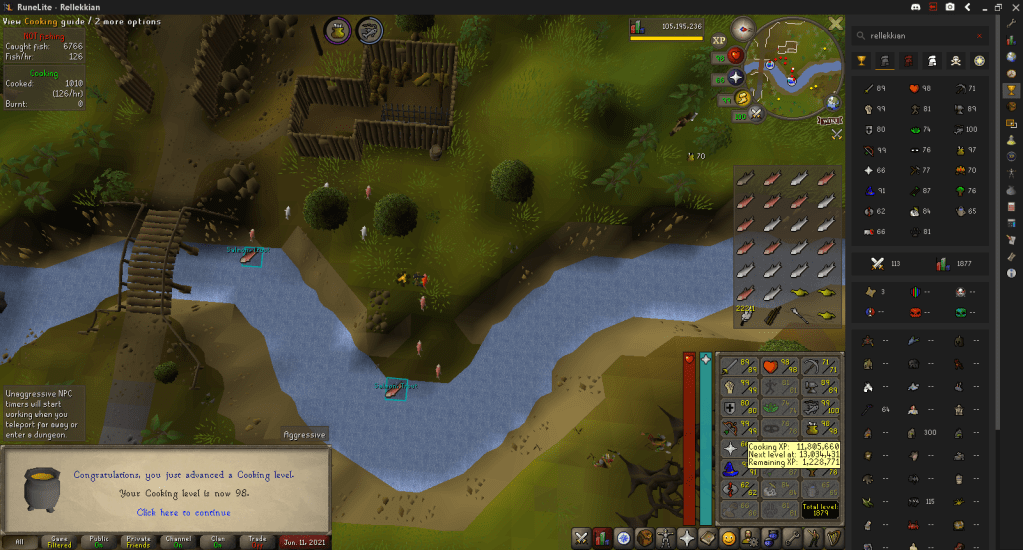Activate the quick-prayers orb
The image size is (1023, 550).
736,76
